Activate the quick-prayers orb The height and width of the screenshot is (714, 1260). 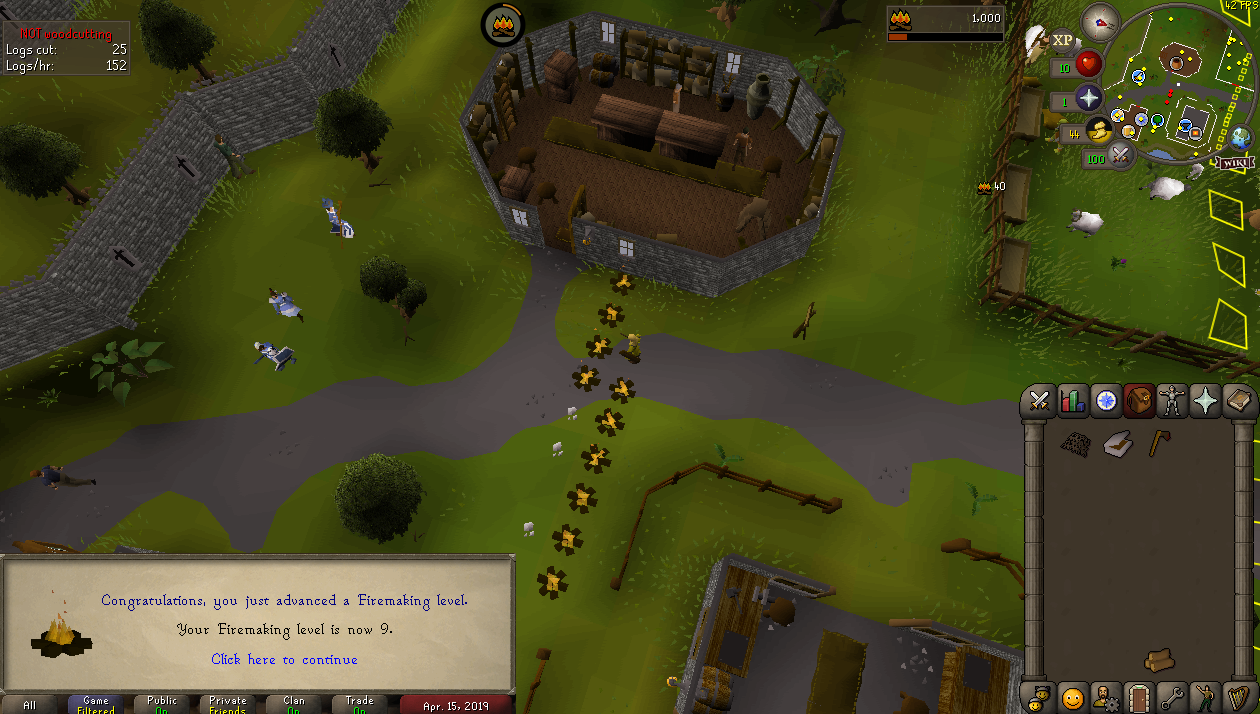[1088, 98]
